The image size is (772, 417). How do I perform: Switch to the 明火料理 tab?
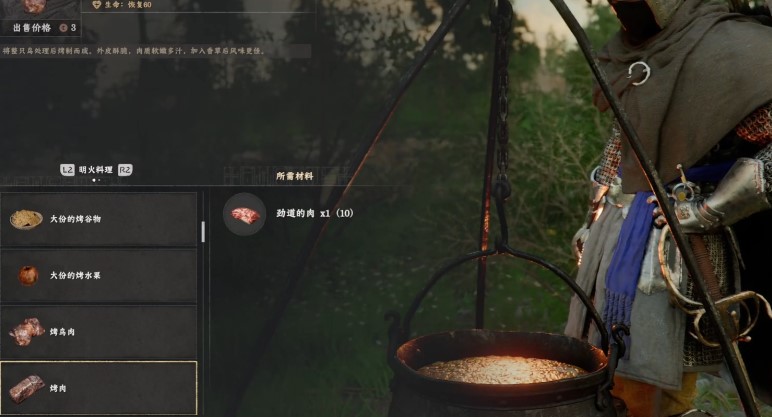(x=96, y=170)
